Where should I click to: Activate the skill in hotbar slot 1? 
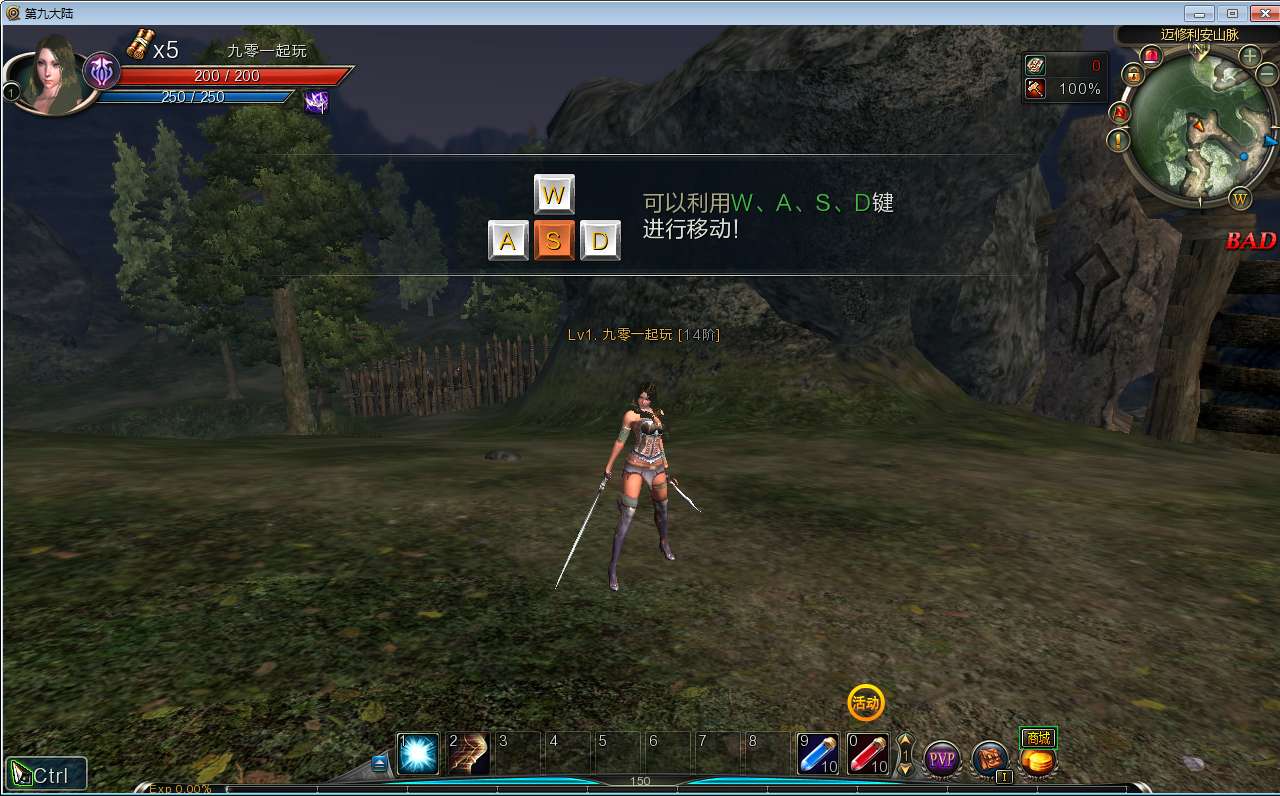(x=416, y=754)
